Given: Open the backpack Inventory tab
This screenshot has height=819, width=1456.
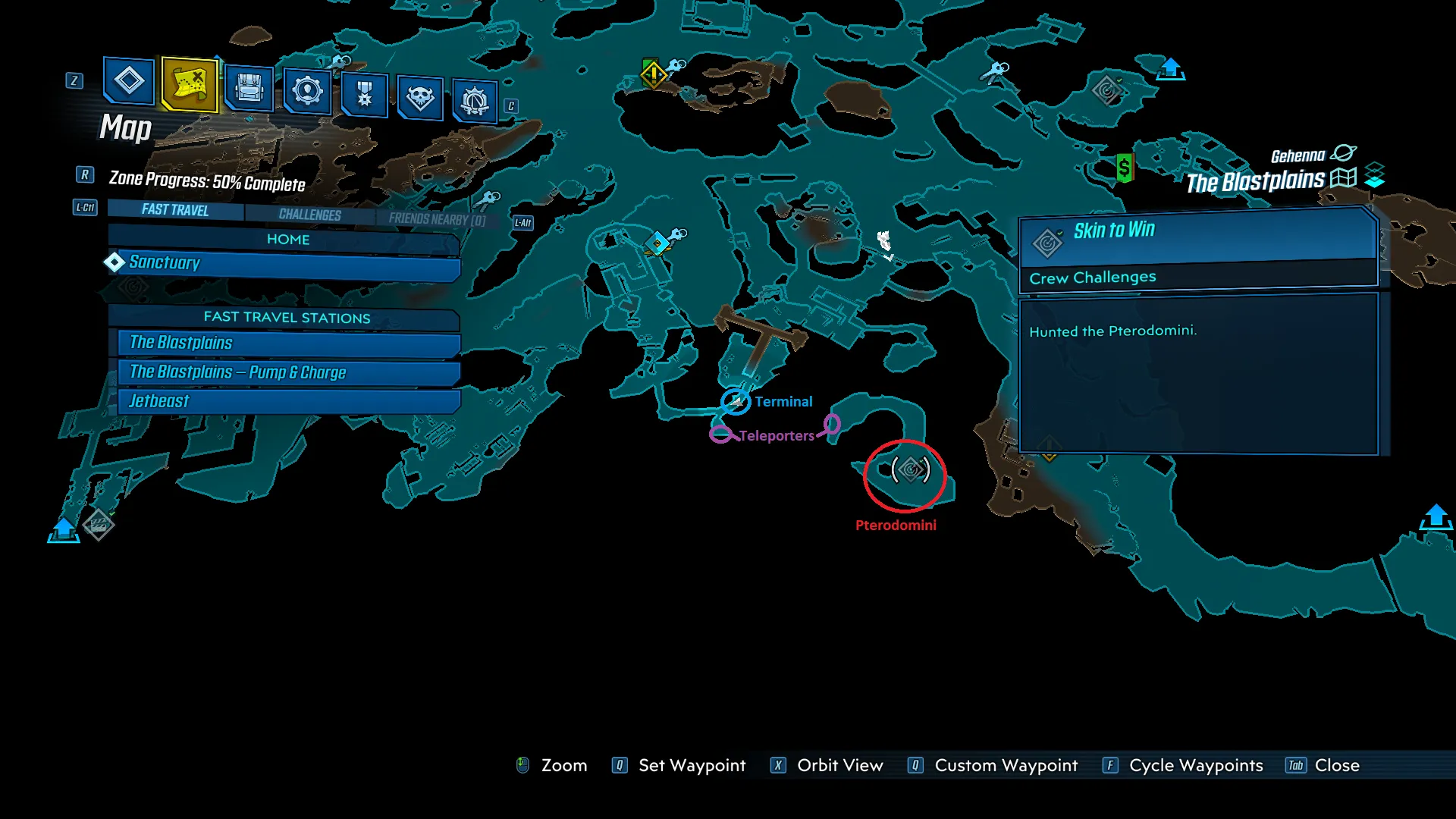Looking at the screenshot, I should pyautogui.click(x=249, y=88).
